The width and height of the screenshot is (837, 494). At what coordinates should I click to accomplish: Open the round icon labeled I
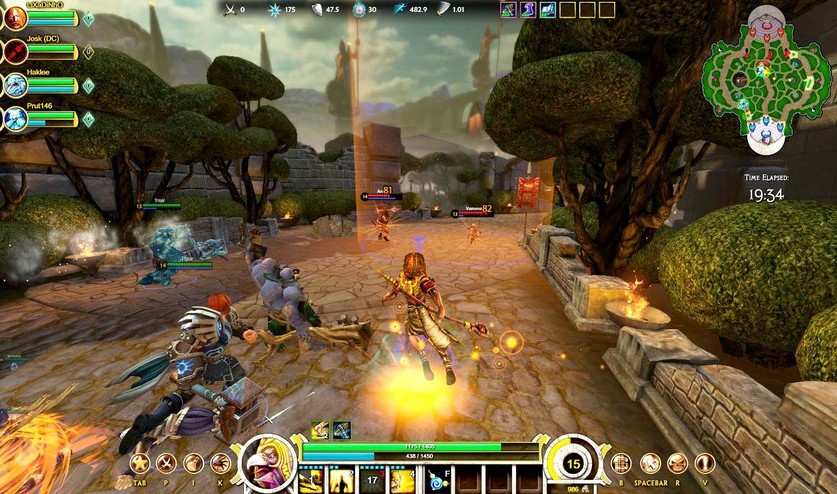click(193, 463)
